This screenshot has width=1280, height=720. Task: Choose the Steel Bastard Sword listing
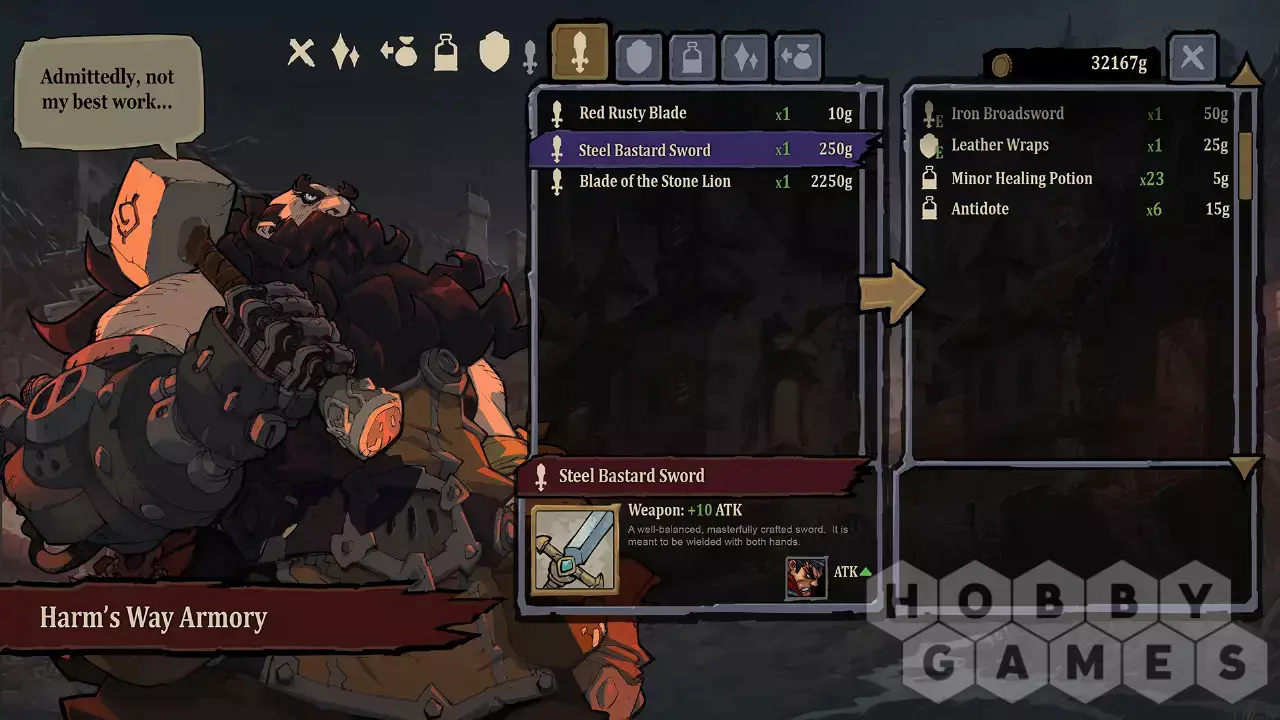coord(700,150)
